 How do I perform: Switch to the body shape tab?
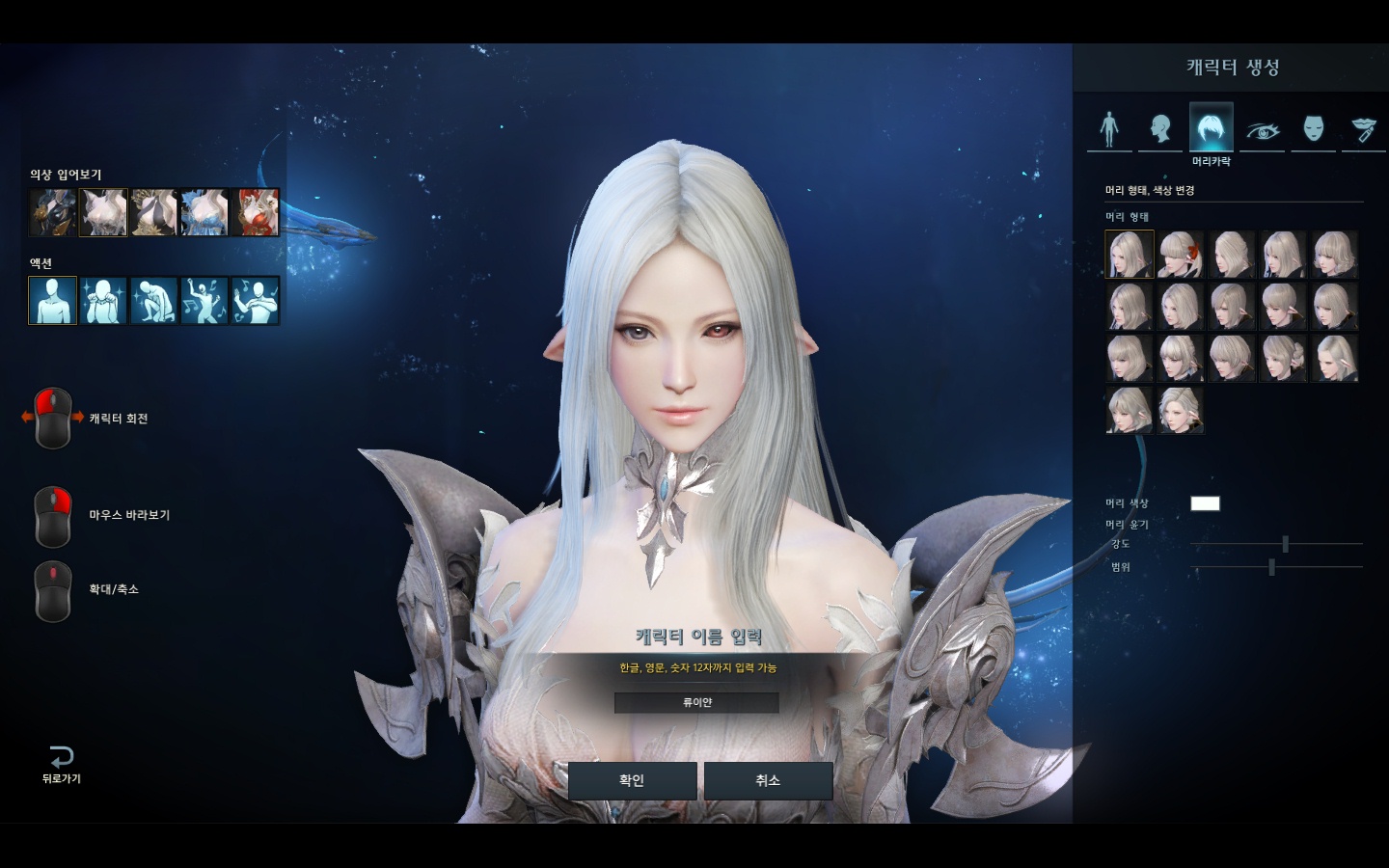pyautogui.click(x=1109, y=128)
